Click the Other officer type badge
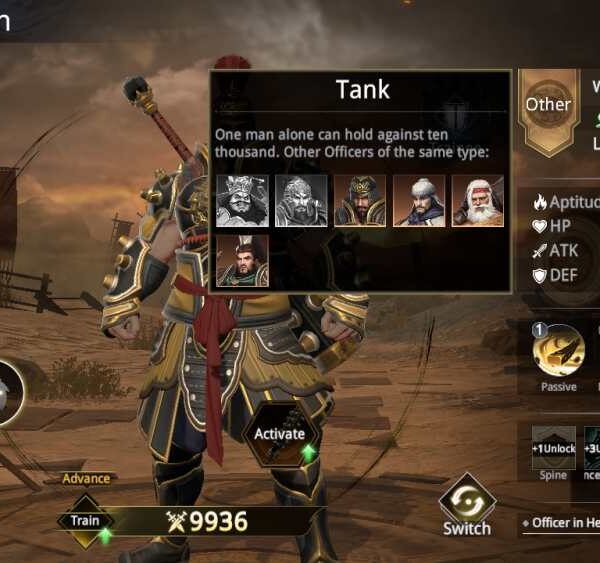 pyautogui.click(x=548, y=105)
